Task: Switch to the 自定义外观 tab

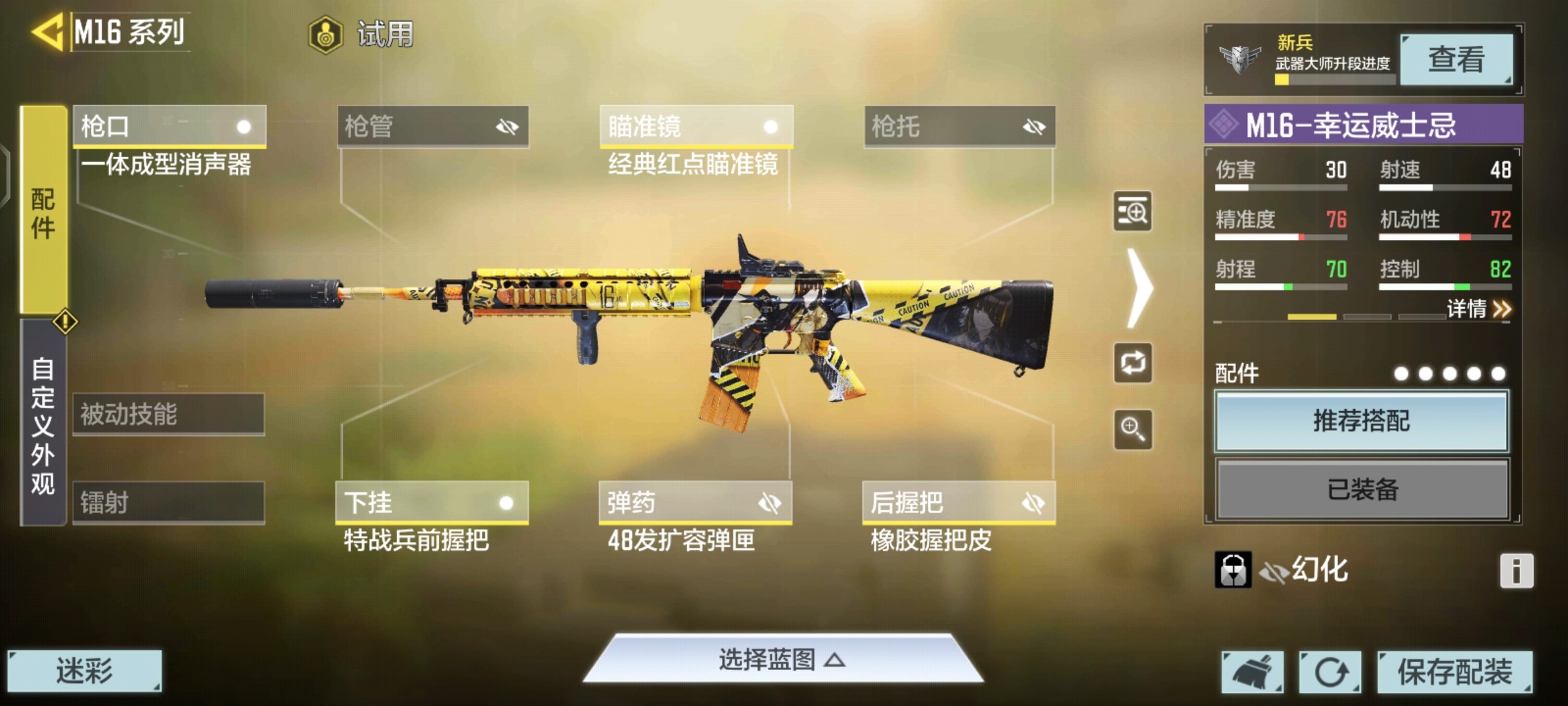Action: click(43, 425)
